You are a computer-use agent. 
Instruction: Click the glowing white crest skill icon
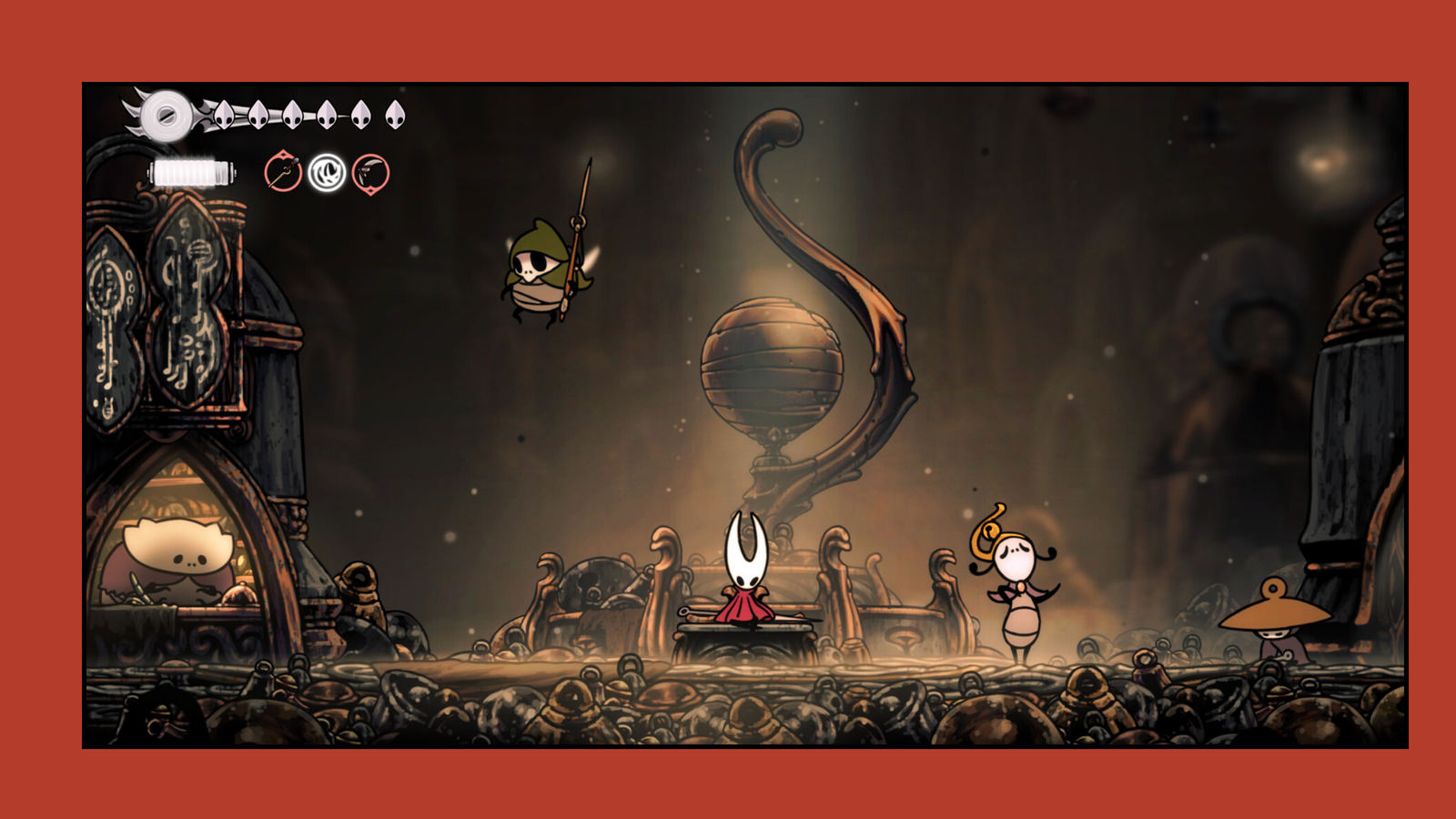(328, 171)
